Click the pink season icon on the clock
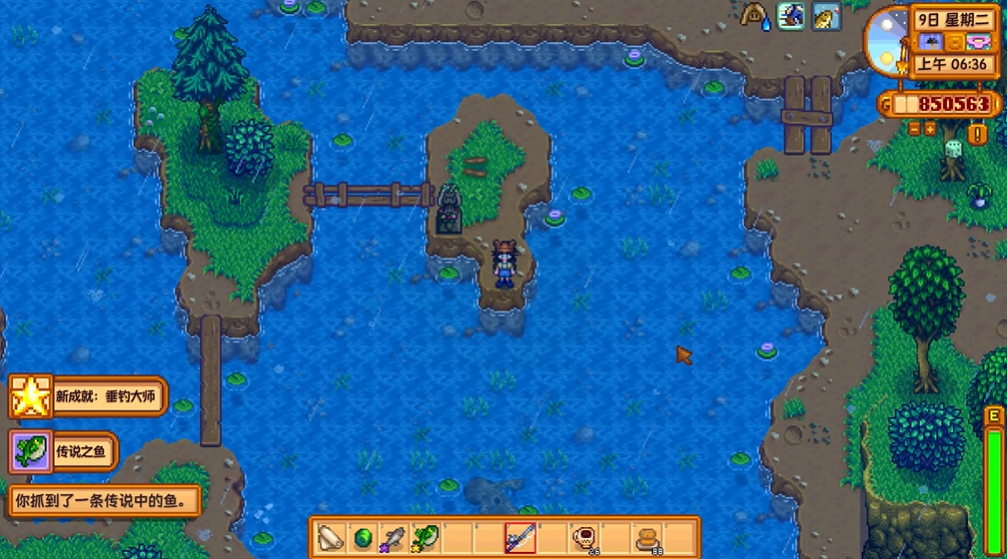Viewport: 1007px width, 559px height. click(x=978, y=42)
